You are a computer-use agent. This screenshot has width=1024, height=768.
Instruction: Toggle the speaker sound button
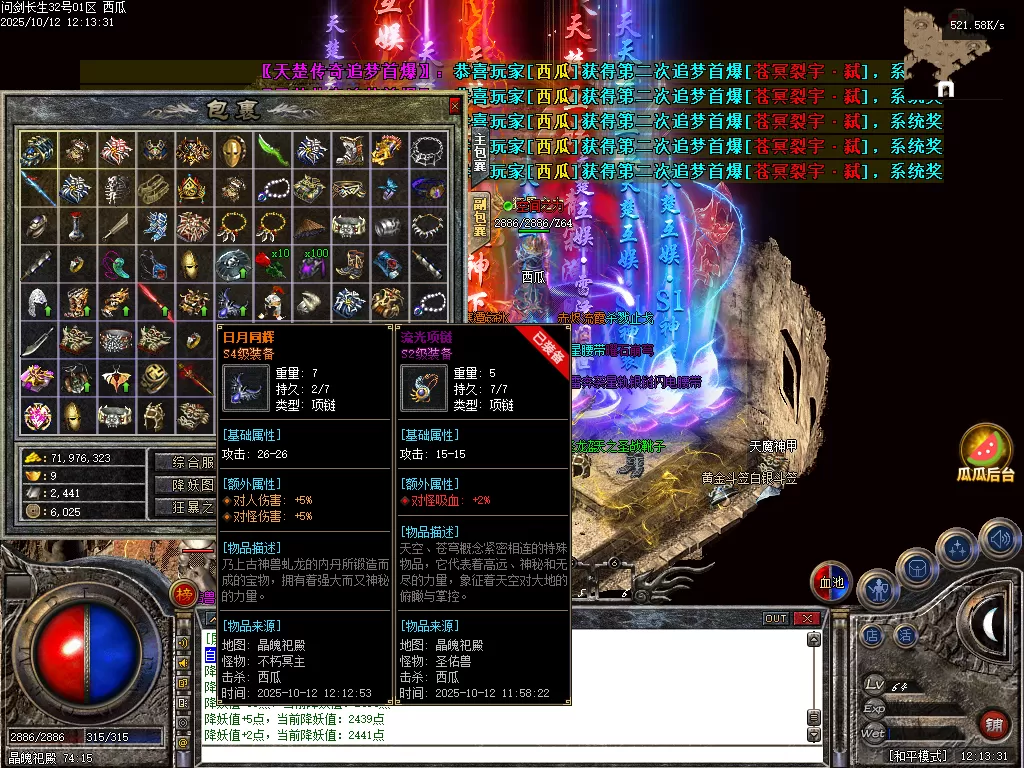pyautogui.click(x=999, y=539)
